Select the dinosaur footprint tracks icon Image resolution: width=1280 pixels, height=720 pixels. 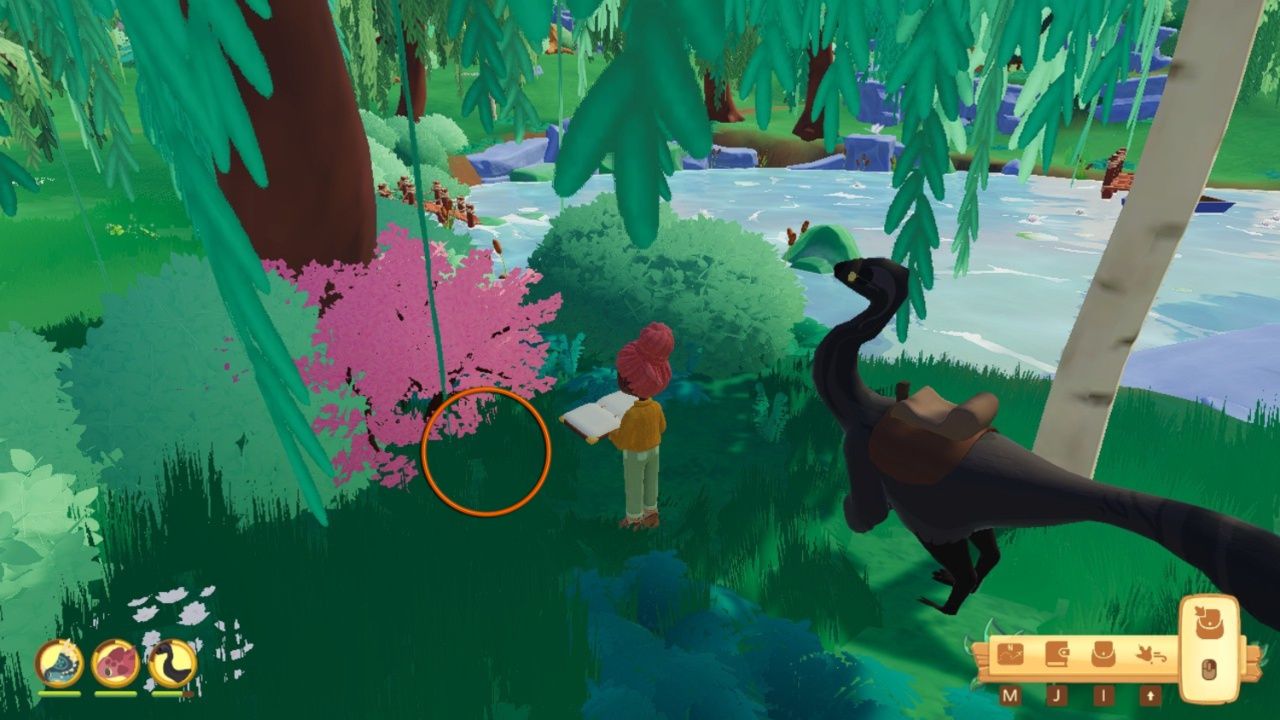(x=1152, y=654)
